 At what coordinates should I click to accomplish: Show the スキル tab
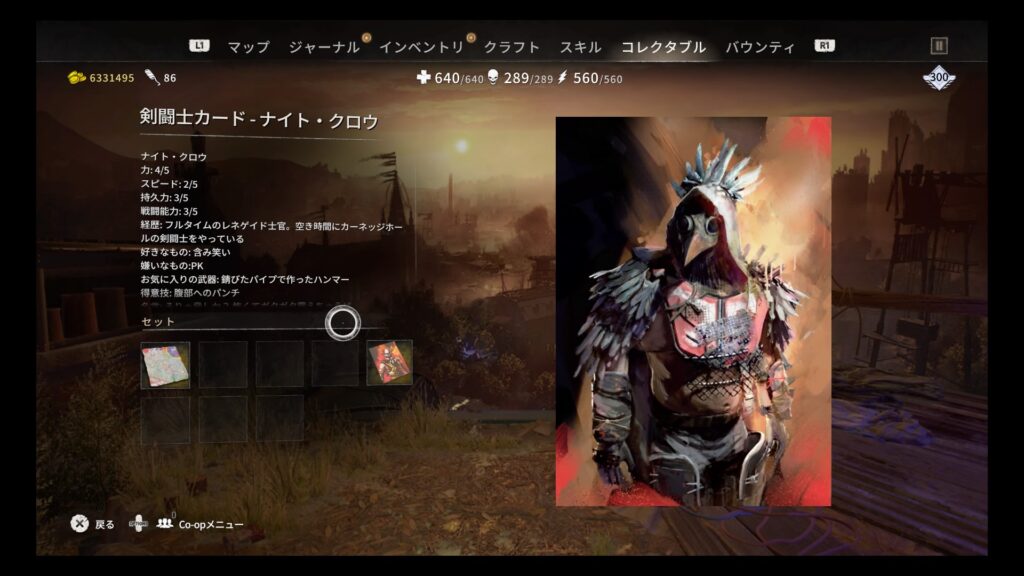tap(580, 47)
